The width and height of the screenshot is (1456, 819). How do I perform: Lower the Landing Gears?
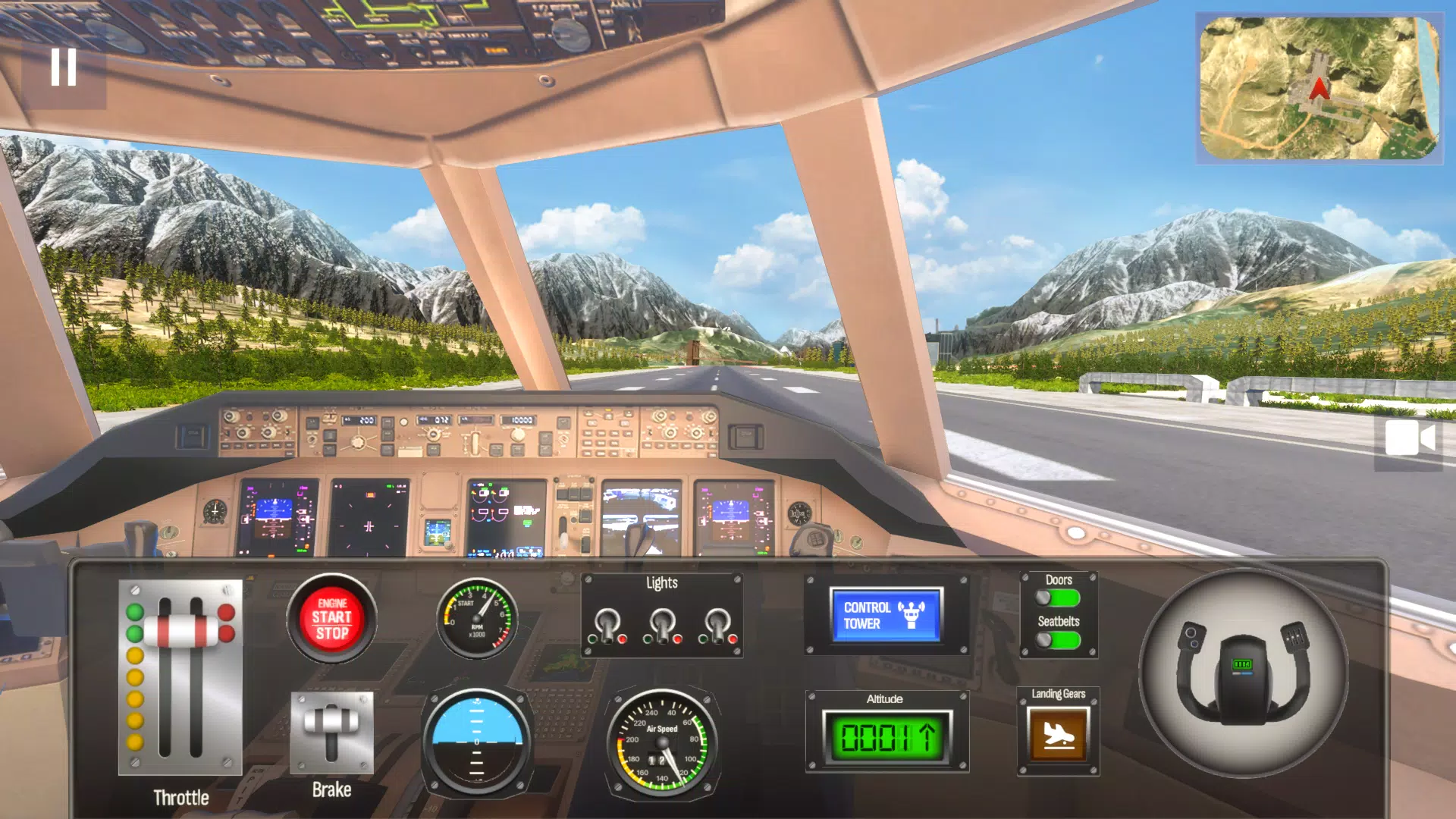[1059, 733]
